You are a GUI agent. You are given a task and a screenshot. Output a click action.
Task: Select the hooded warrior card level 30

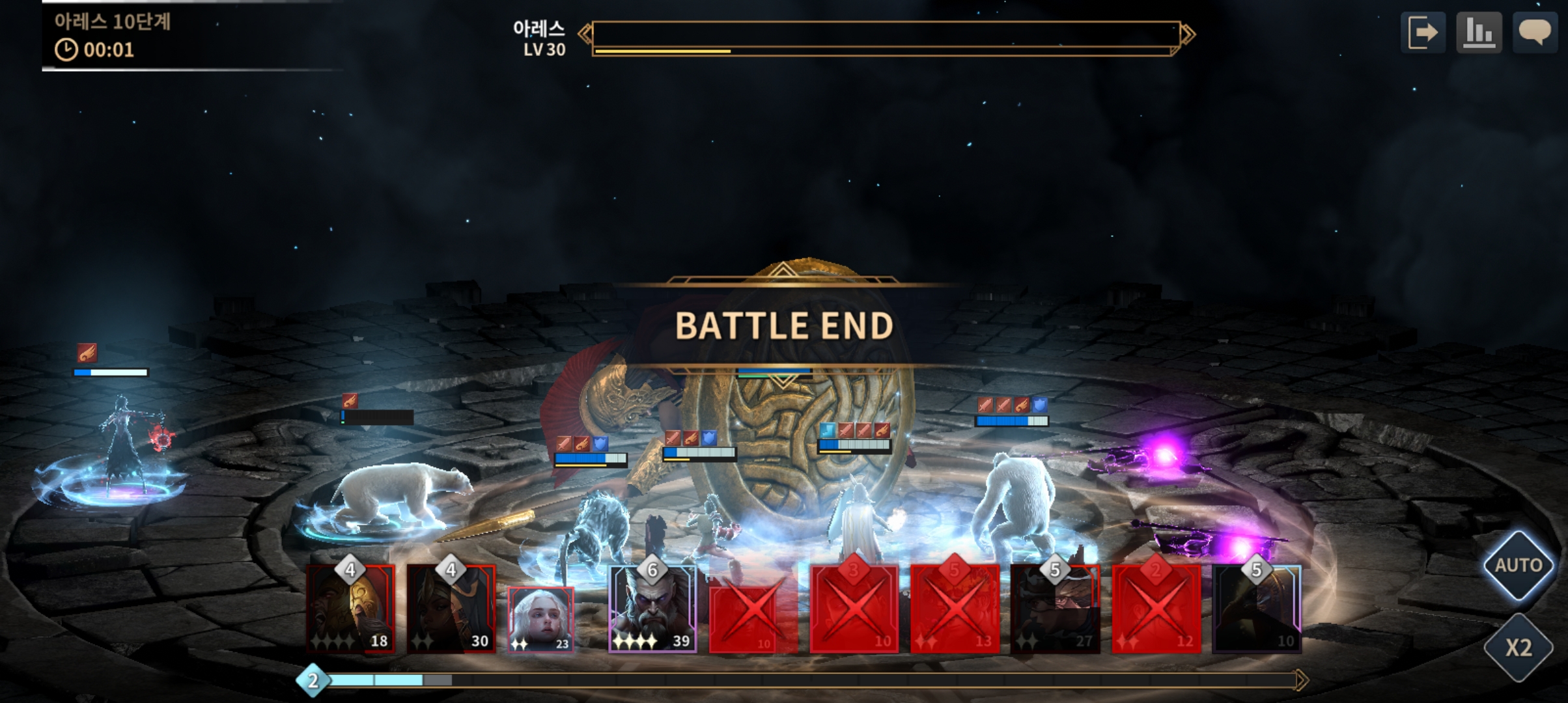coord(451,609)
